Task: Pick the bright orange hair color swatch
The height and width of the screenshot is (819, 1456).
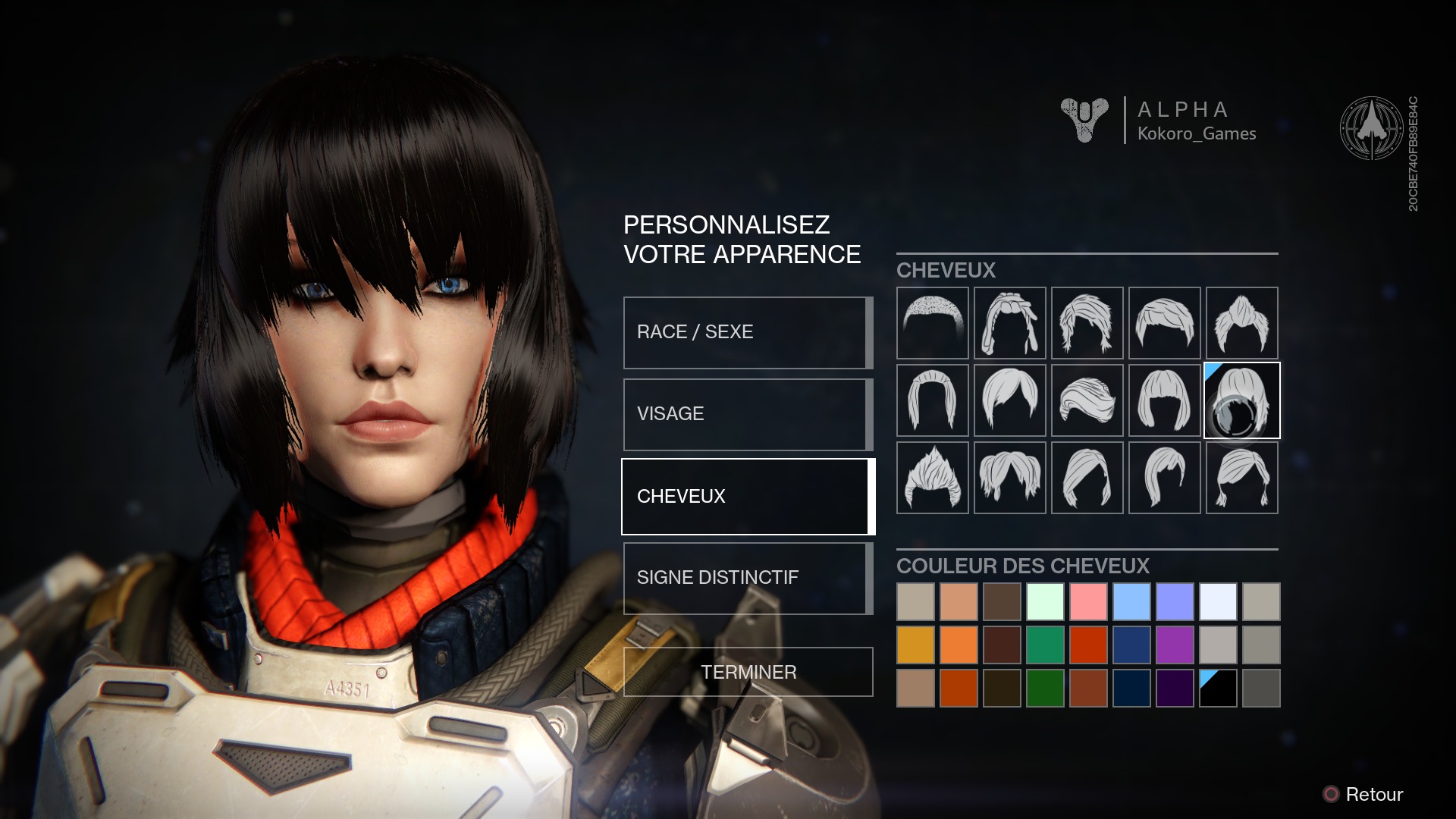Action: click(959, 645)
